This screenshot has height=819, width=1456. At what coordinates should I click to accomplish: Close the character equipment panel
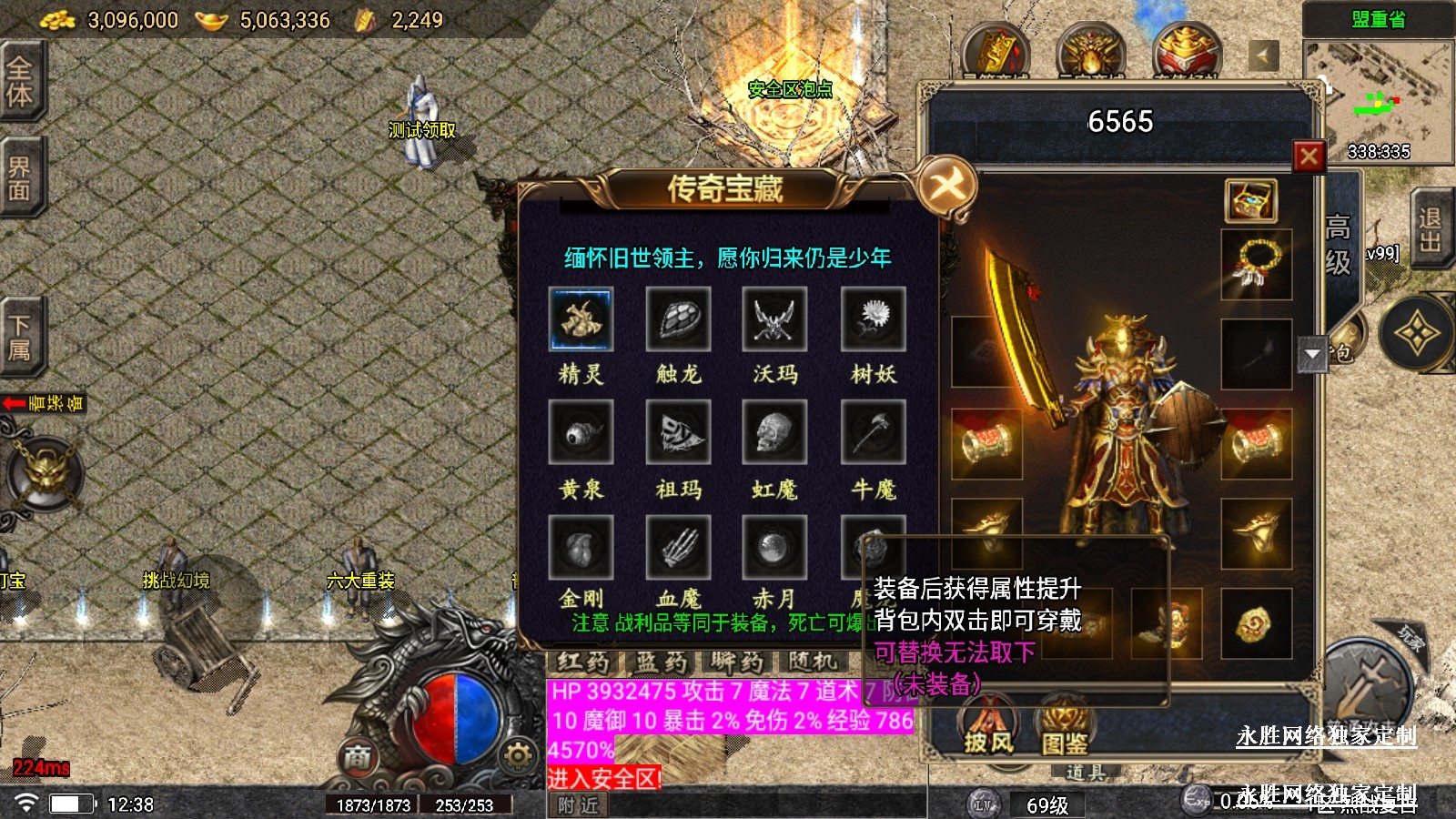coord(1309,157)
